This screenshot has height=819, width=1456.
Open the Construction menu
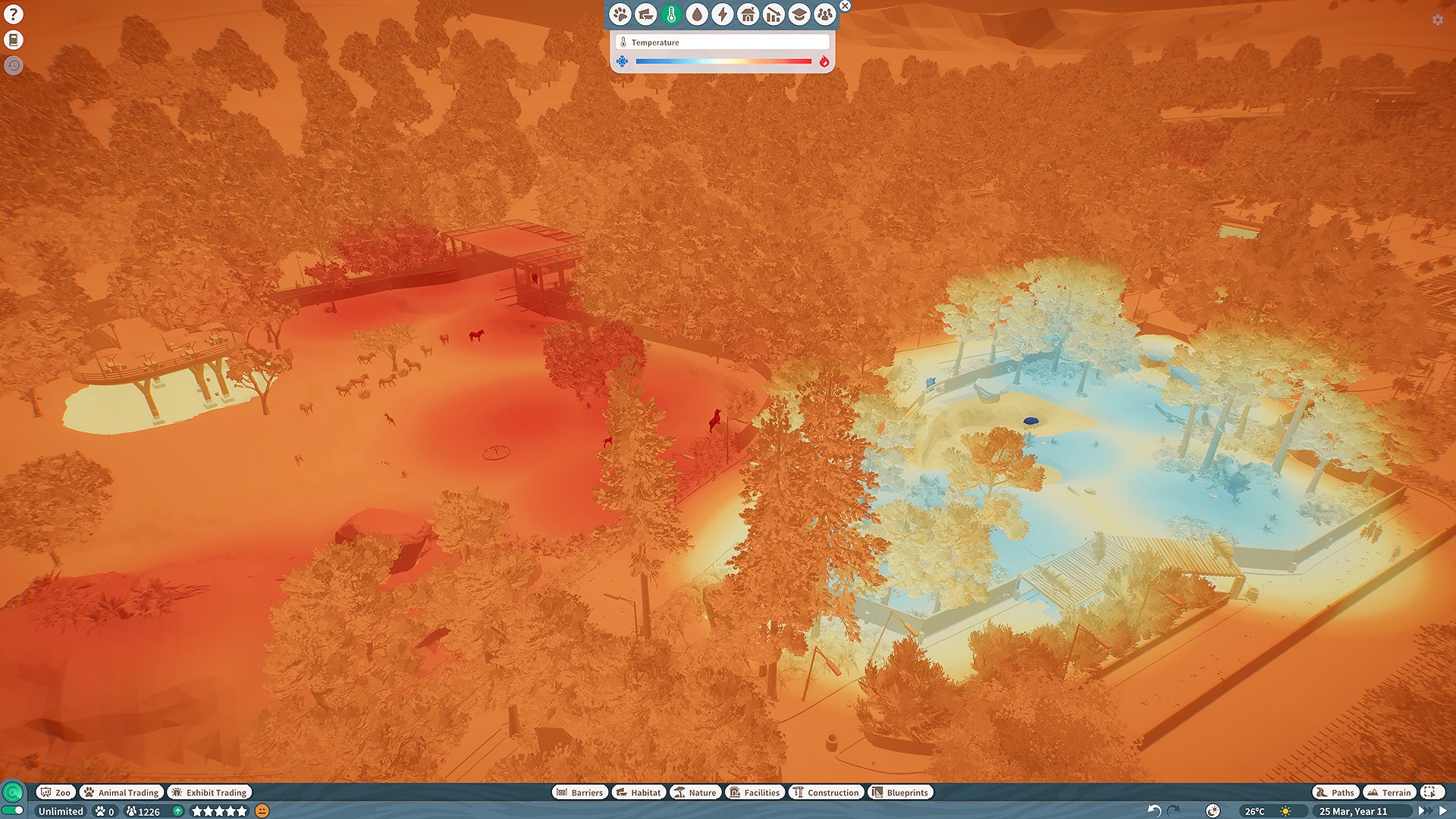pyautogui.click(x=826, y=792)
